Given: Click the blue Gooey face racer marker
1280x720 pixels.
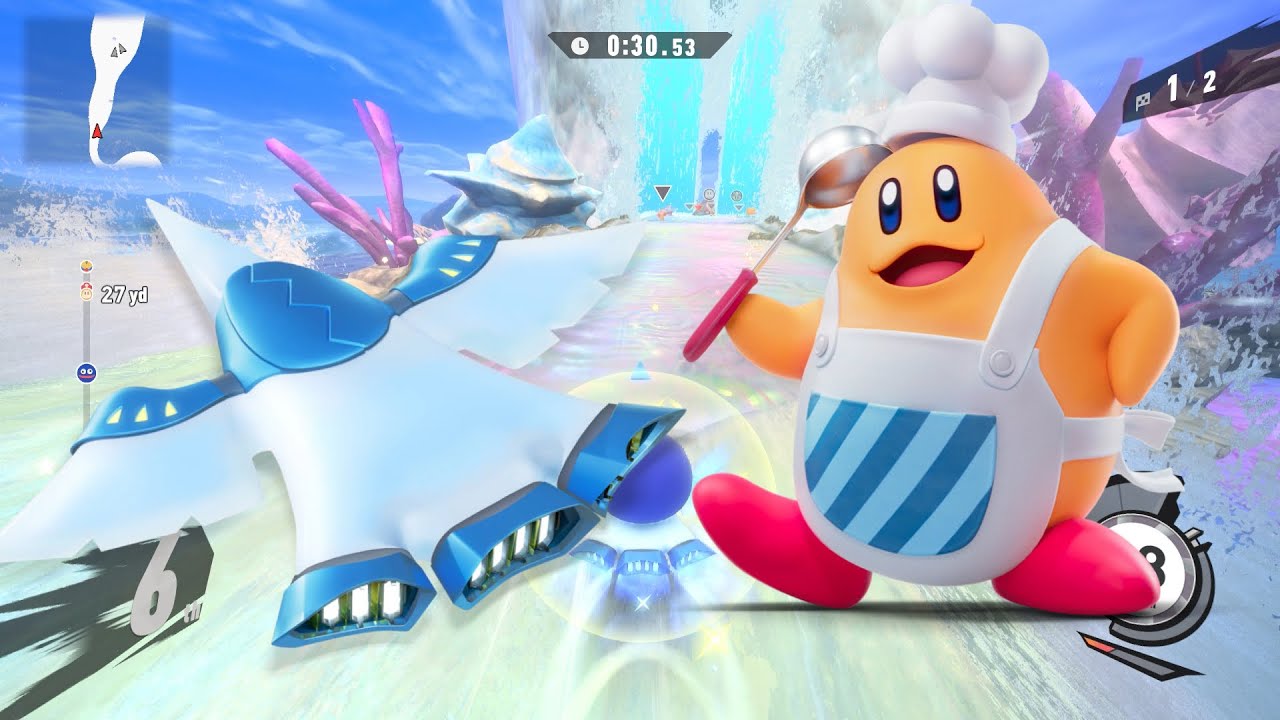Looking at the screenshot, I should coord(86,373).
